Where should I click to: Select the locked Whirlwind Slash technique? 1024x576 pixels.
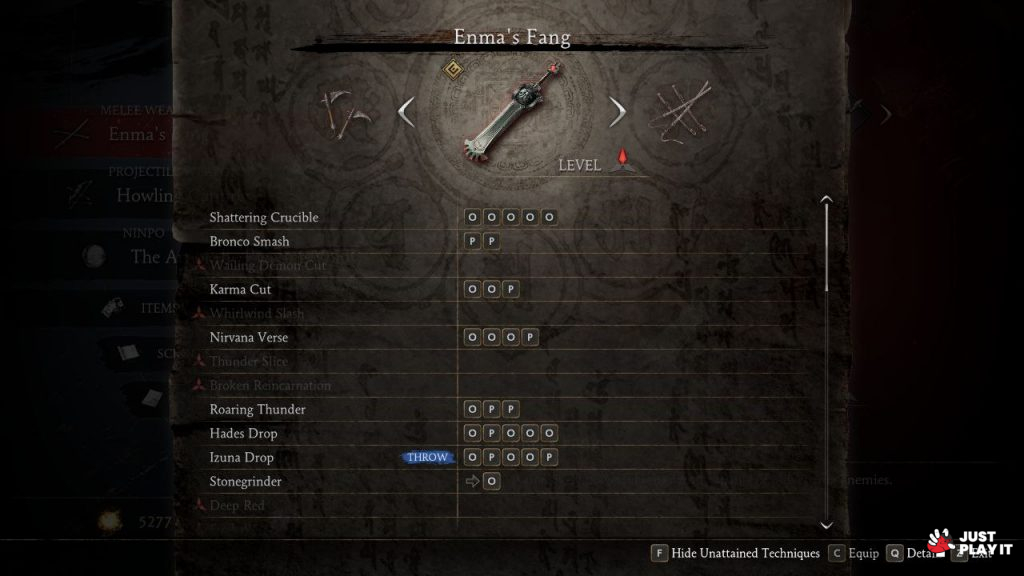[x=257, y=313]
